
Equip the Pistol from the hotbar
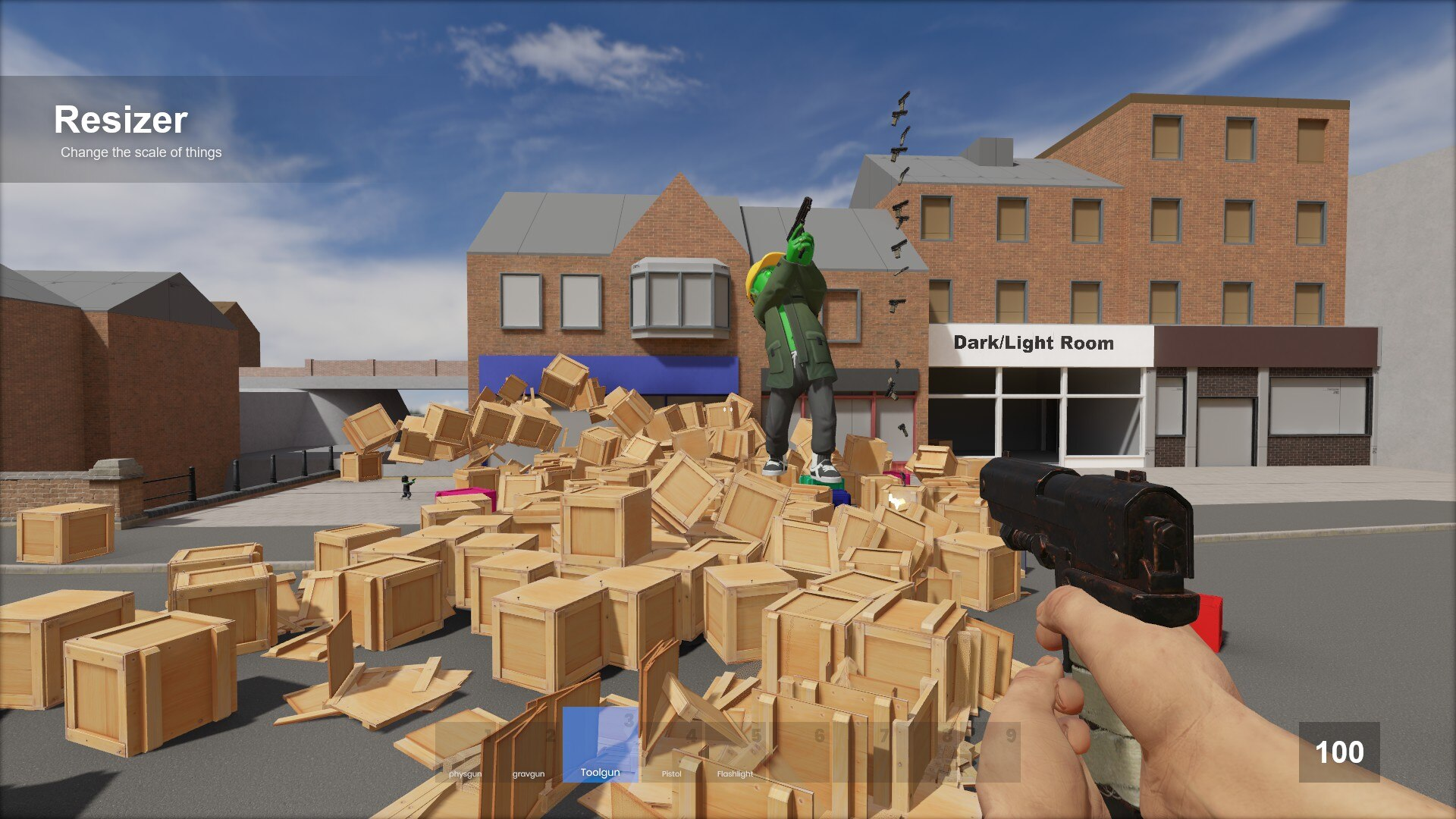click(672, 752)
